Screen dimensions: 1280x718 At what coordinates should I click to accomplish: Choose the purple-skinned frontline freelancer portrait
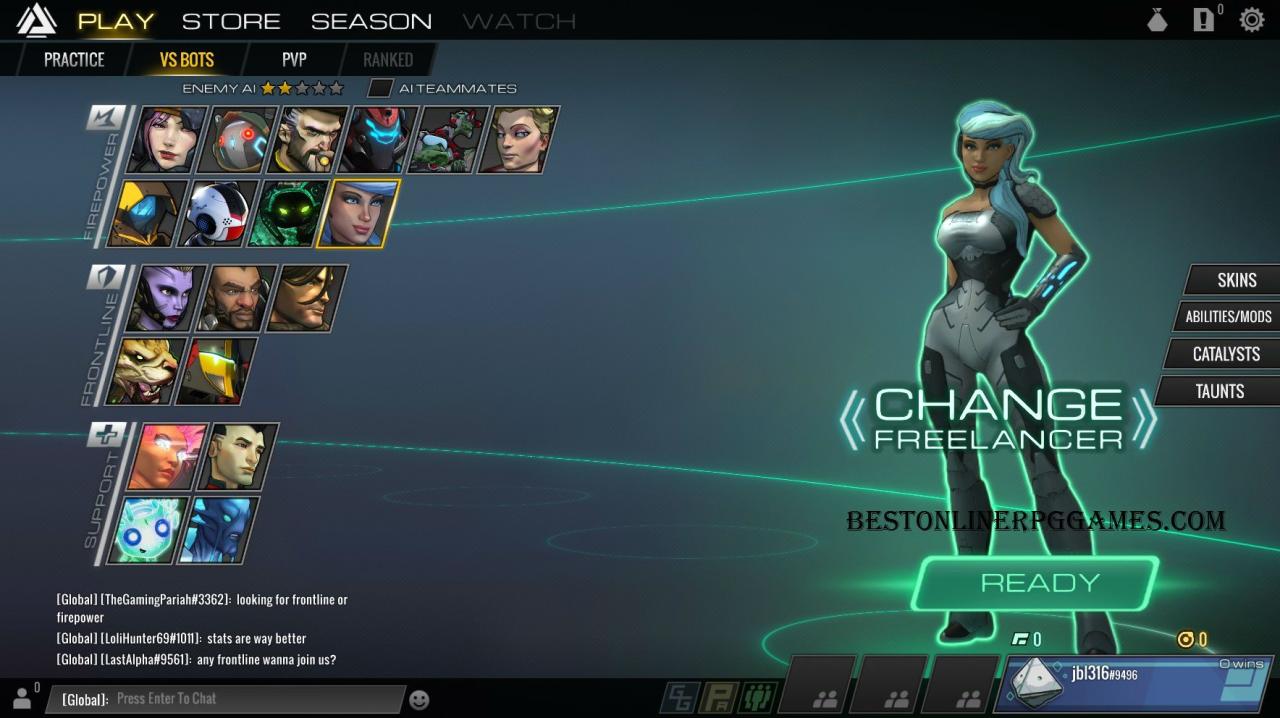click(166, 298)
